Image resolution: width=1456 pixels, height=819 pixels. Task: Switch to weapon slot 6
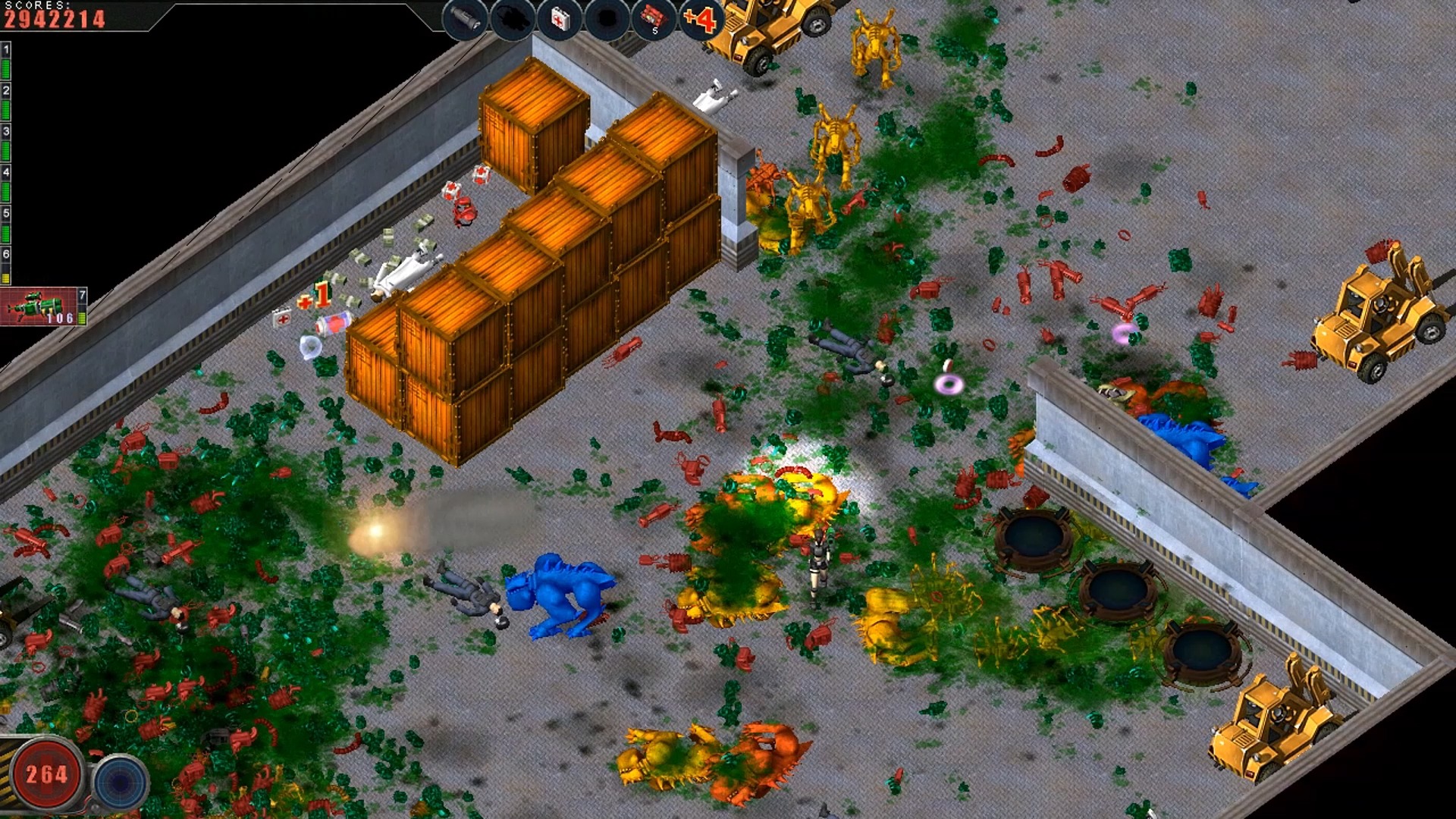click(6, 266)
